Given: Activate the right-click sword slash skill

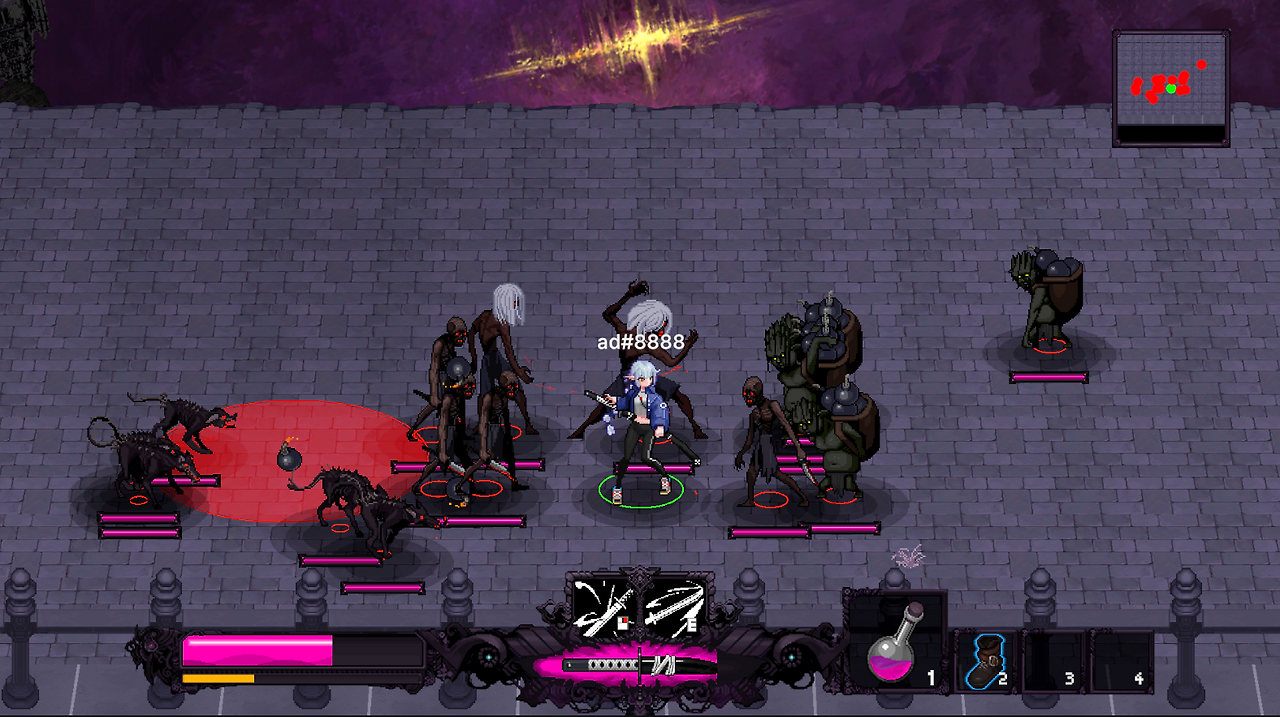Looking at the screenshot, I should click(603, 606).
